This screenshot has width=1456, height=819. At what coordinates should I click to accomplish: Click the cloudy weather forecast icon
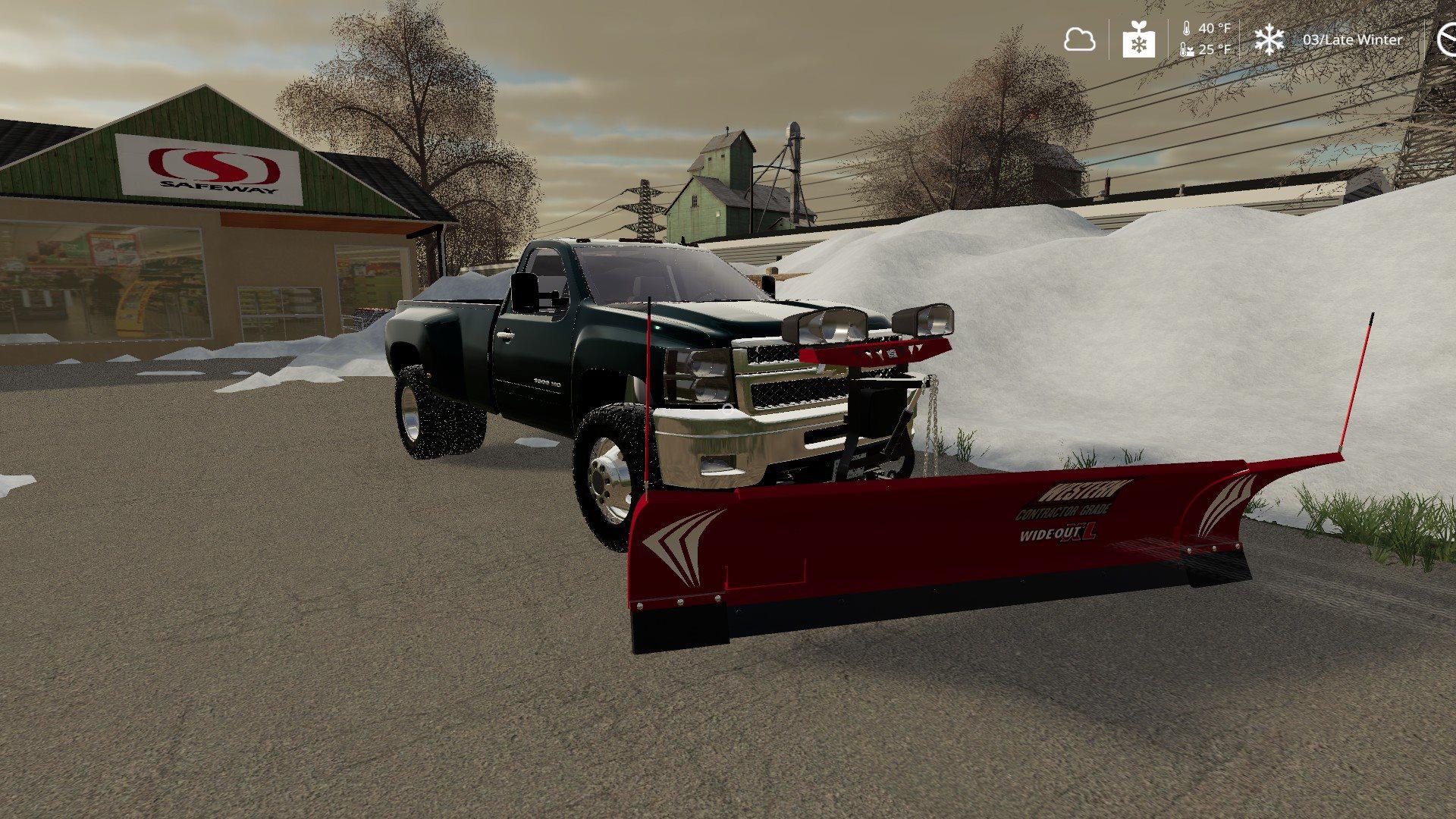[1079, 39]
